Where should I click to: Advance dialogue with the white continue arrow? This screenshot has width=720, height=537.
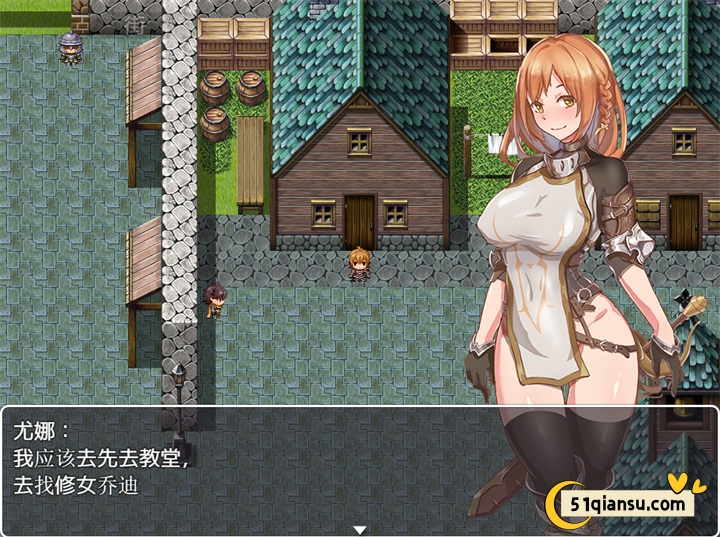click(x=360, y=529)
